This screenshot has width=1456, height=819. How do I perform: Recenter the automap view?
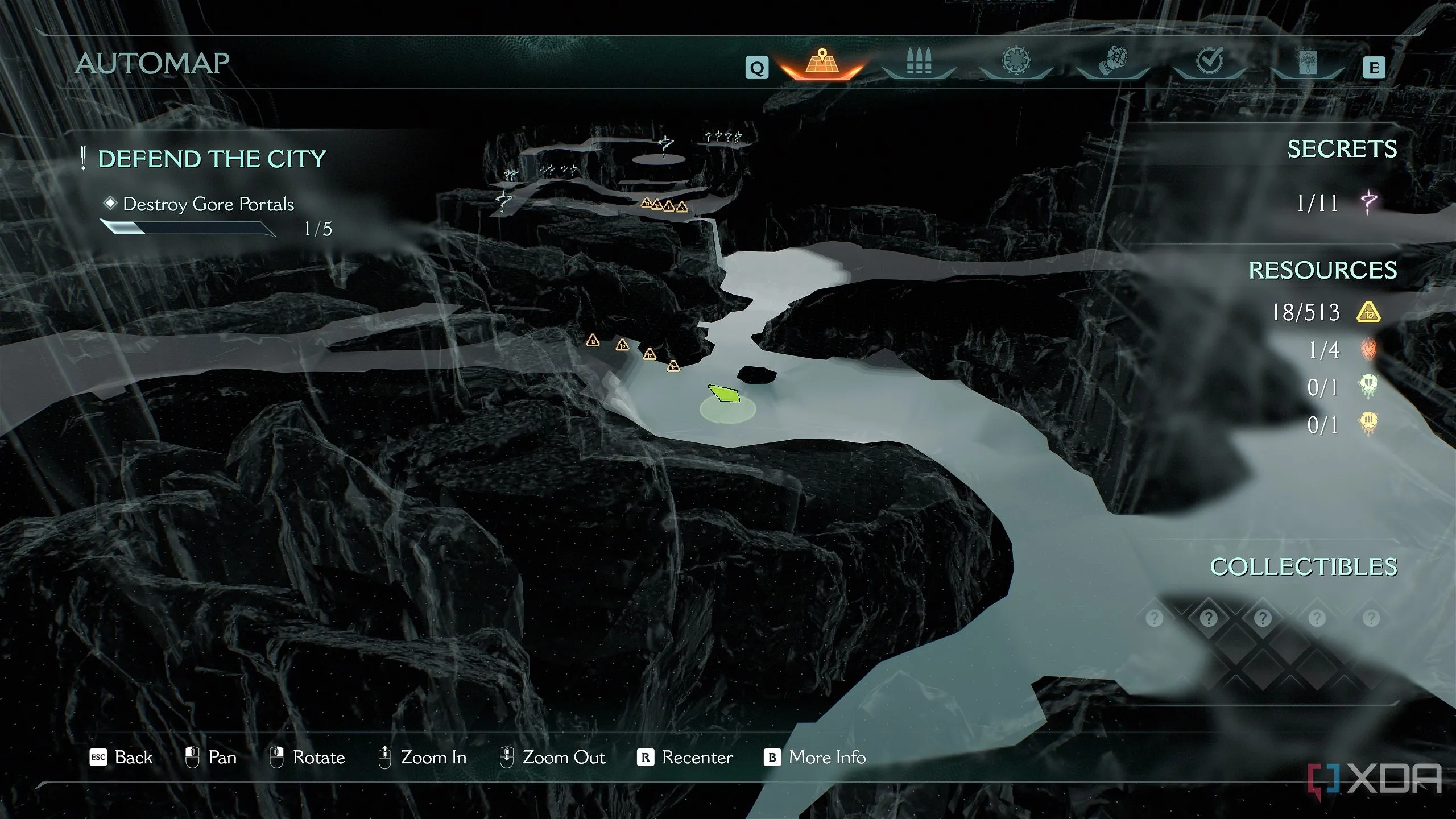[685, 758]
